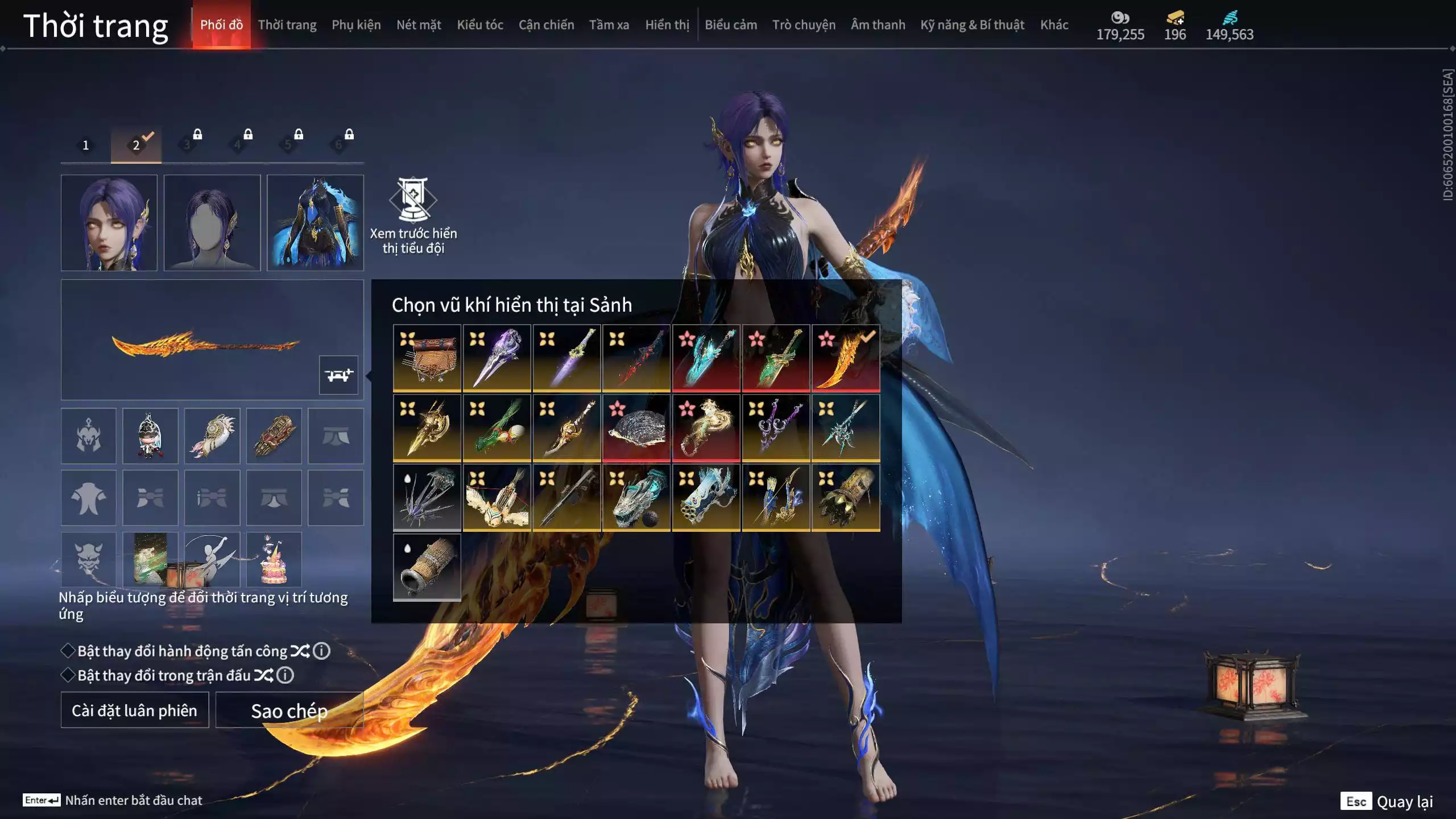Select the white dragon head weapon skin

coord(636,498)
